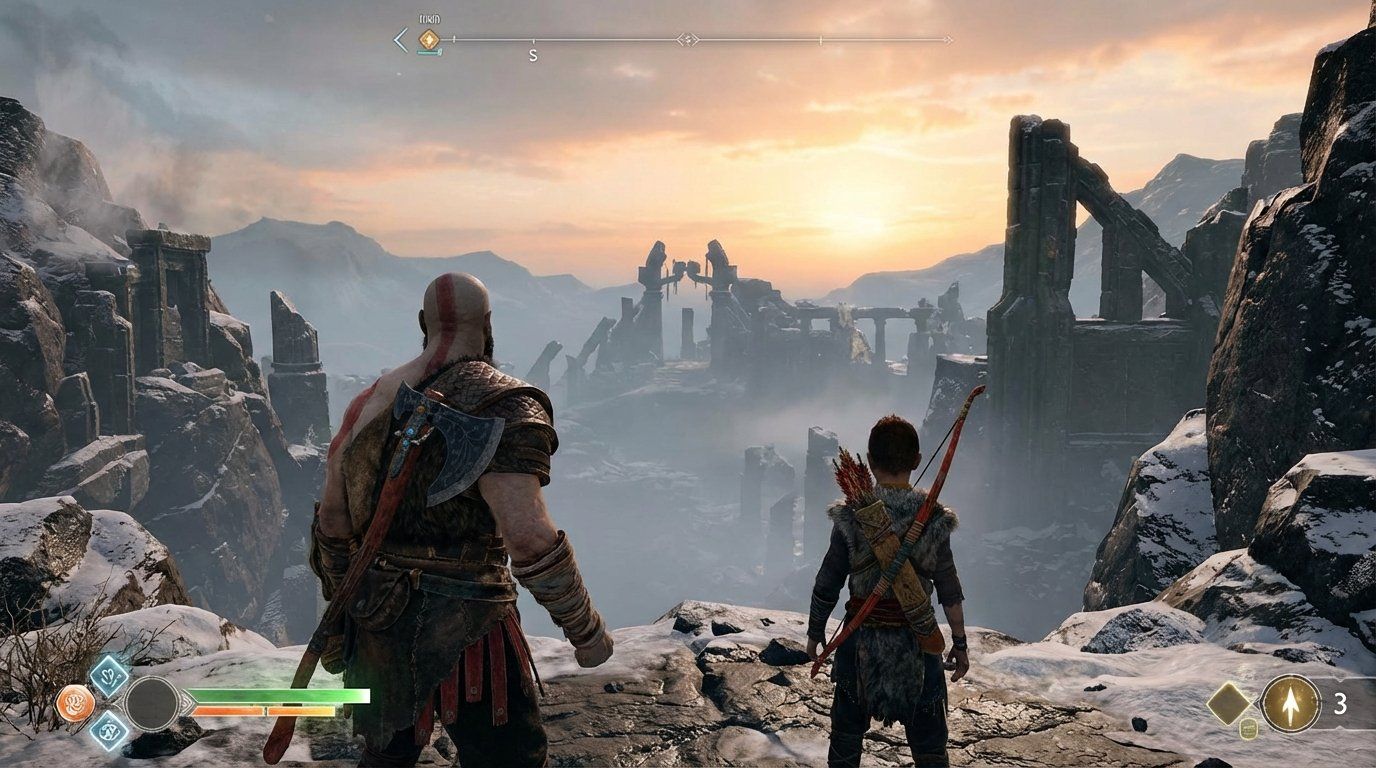The image size is (1376, 768).
Task: Select the diamond arrow-type slot icon
Action: click(x=1229, y=704)
